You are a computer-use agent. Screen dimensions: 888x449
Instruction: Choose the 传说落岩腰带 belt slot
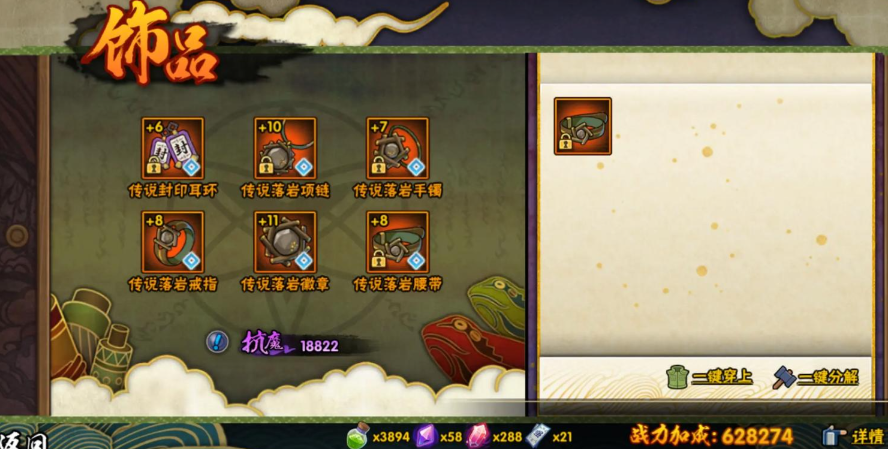pyautogui.click(x=397, y=242)
